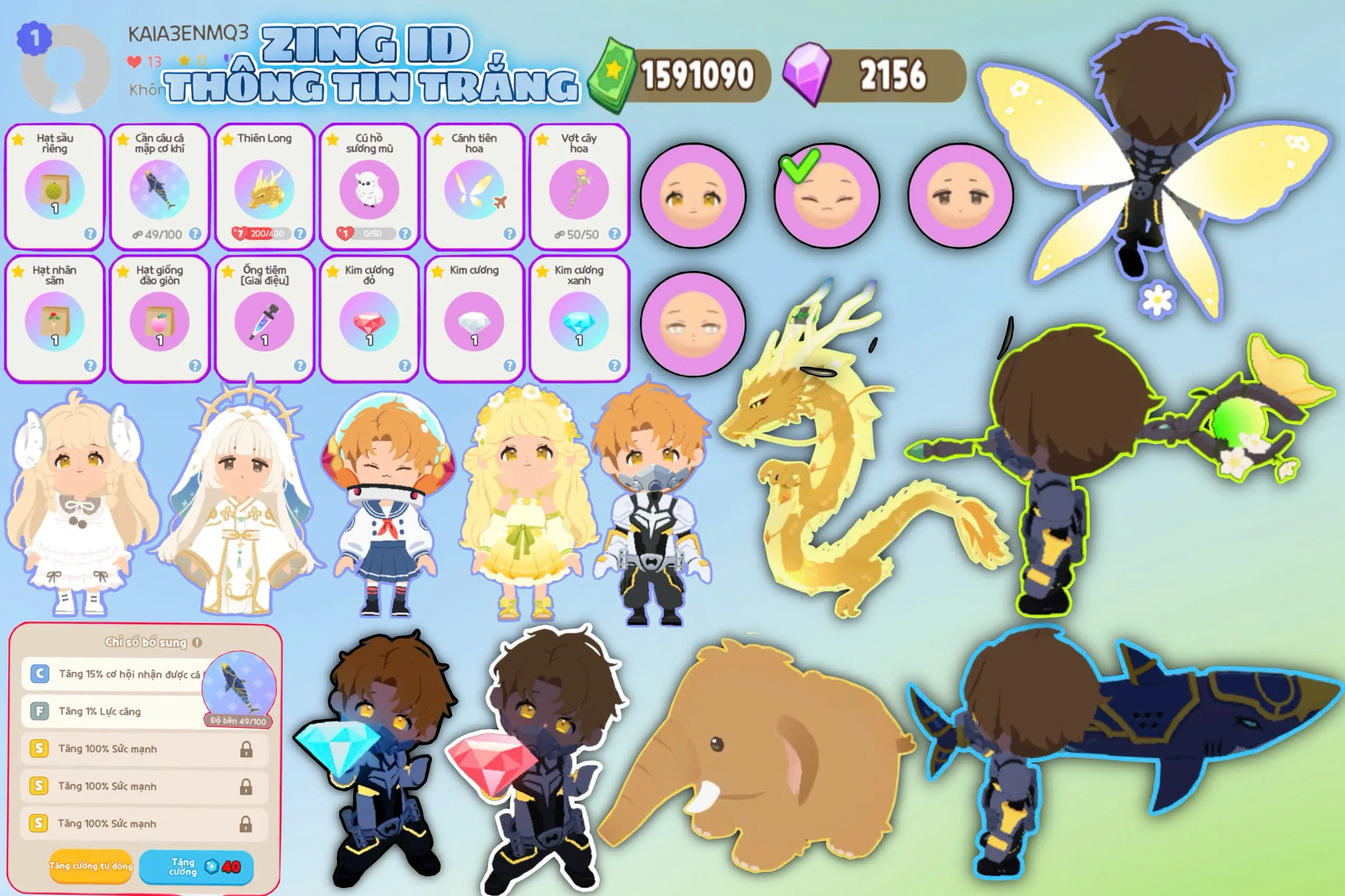The image size is (1345, 896).
Task: Select the Hạt sầu riêng item icon
Action: pos(53,189)
